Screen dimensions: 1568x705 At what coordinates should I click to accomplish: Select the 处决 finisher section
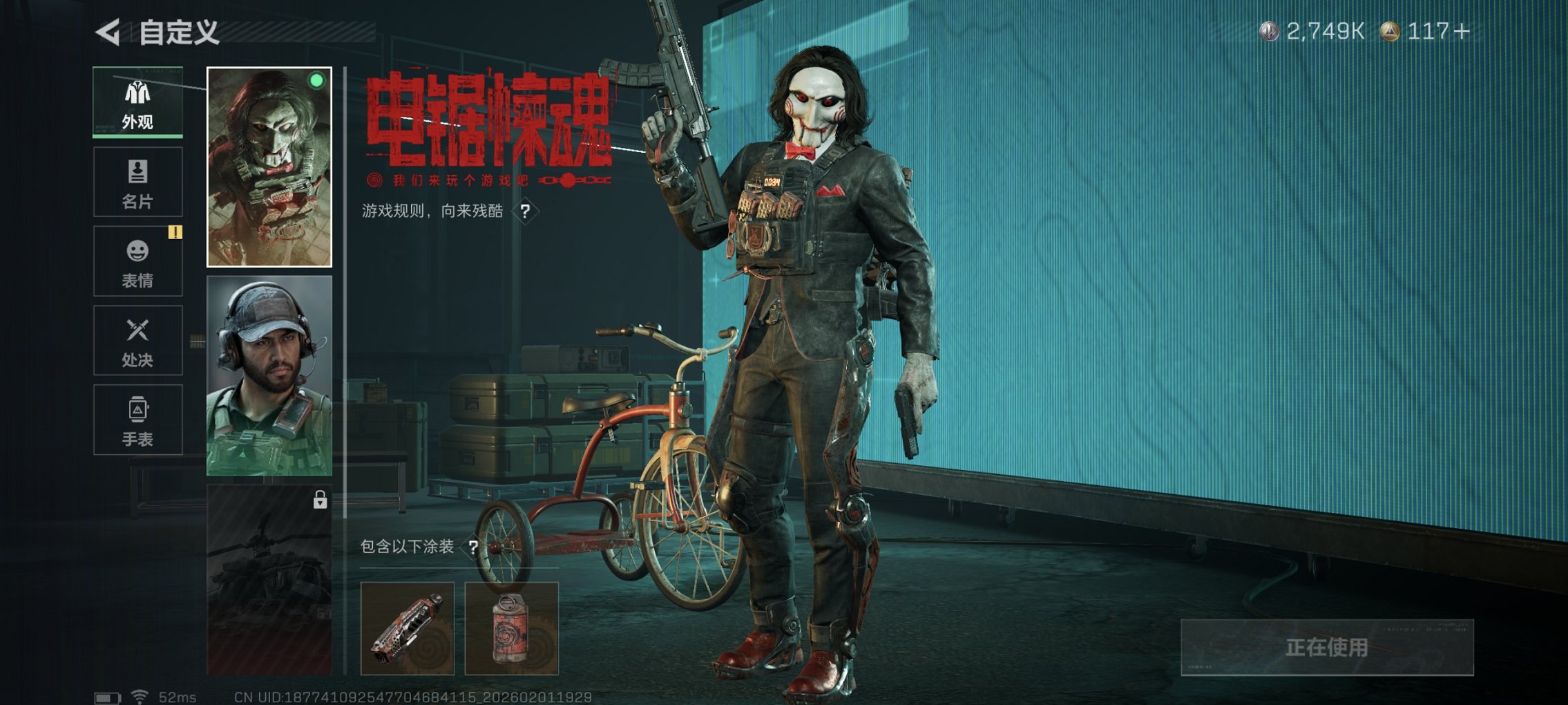137,340
